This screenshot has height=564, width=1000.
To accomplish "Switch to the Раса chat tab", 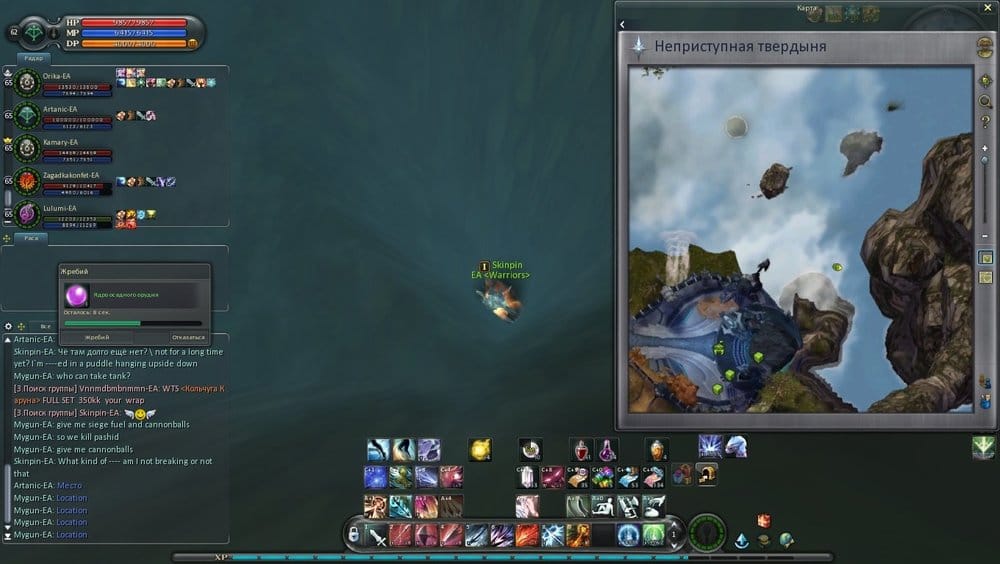I will click(x=31, y=239).
